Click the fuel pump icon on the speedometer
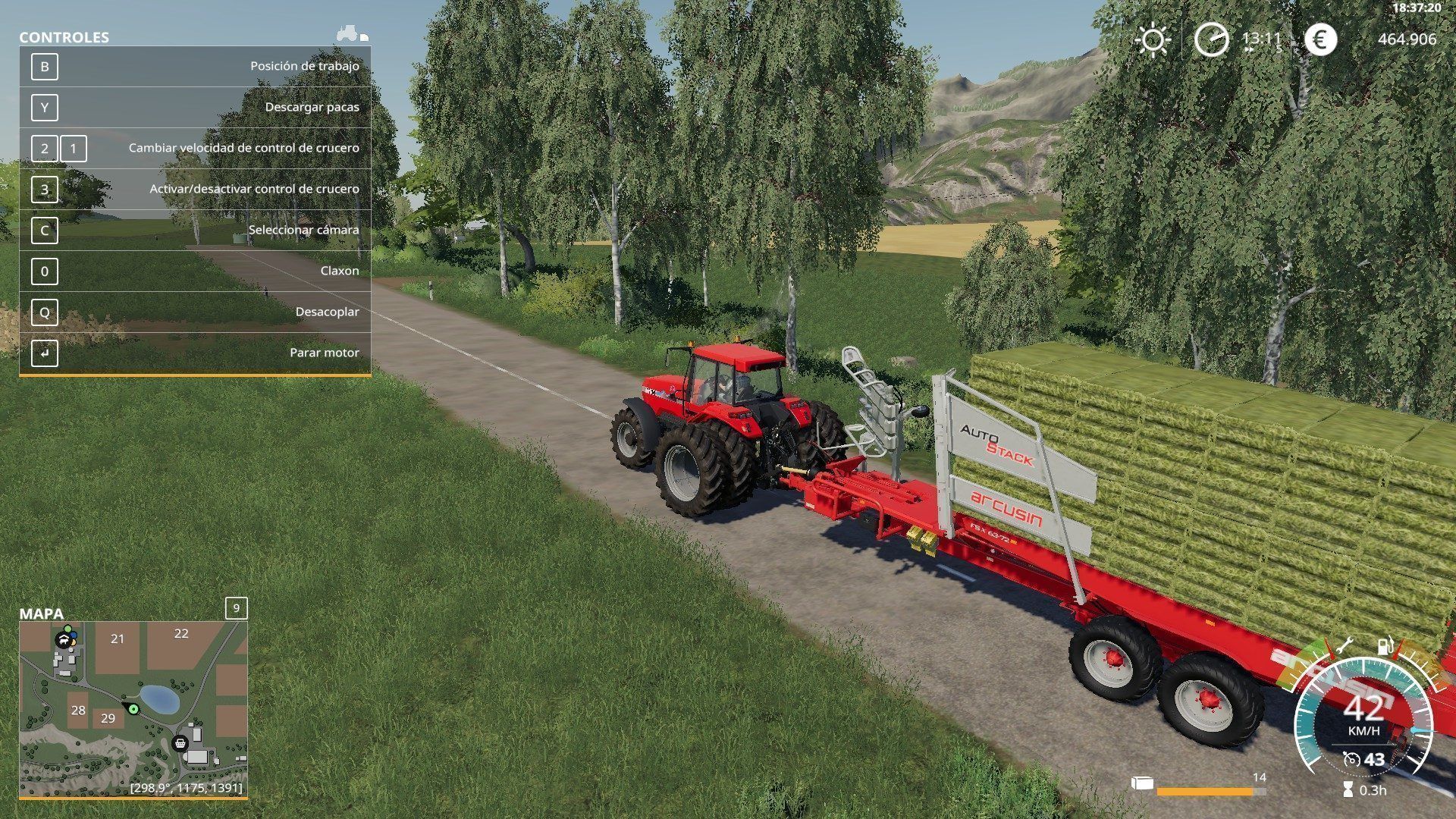 pyautogui.click(x=1385, y=647)
